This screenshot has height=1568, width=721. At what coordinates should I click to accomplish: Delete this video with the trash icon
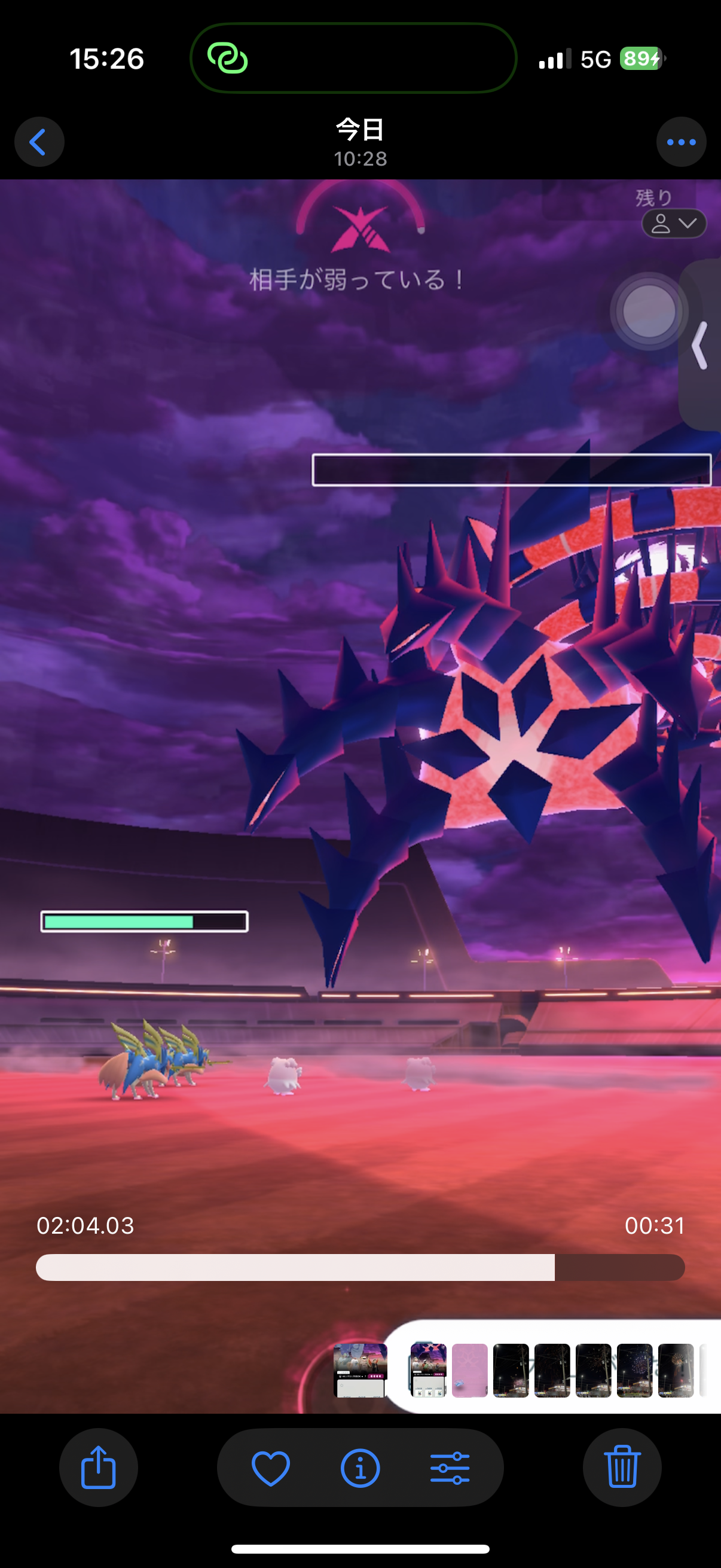pos(622,1467)
